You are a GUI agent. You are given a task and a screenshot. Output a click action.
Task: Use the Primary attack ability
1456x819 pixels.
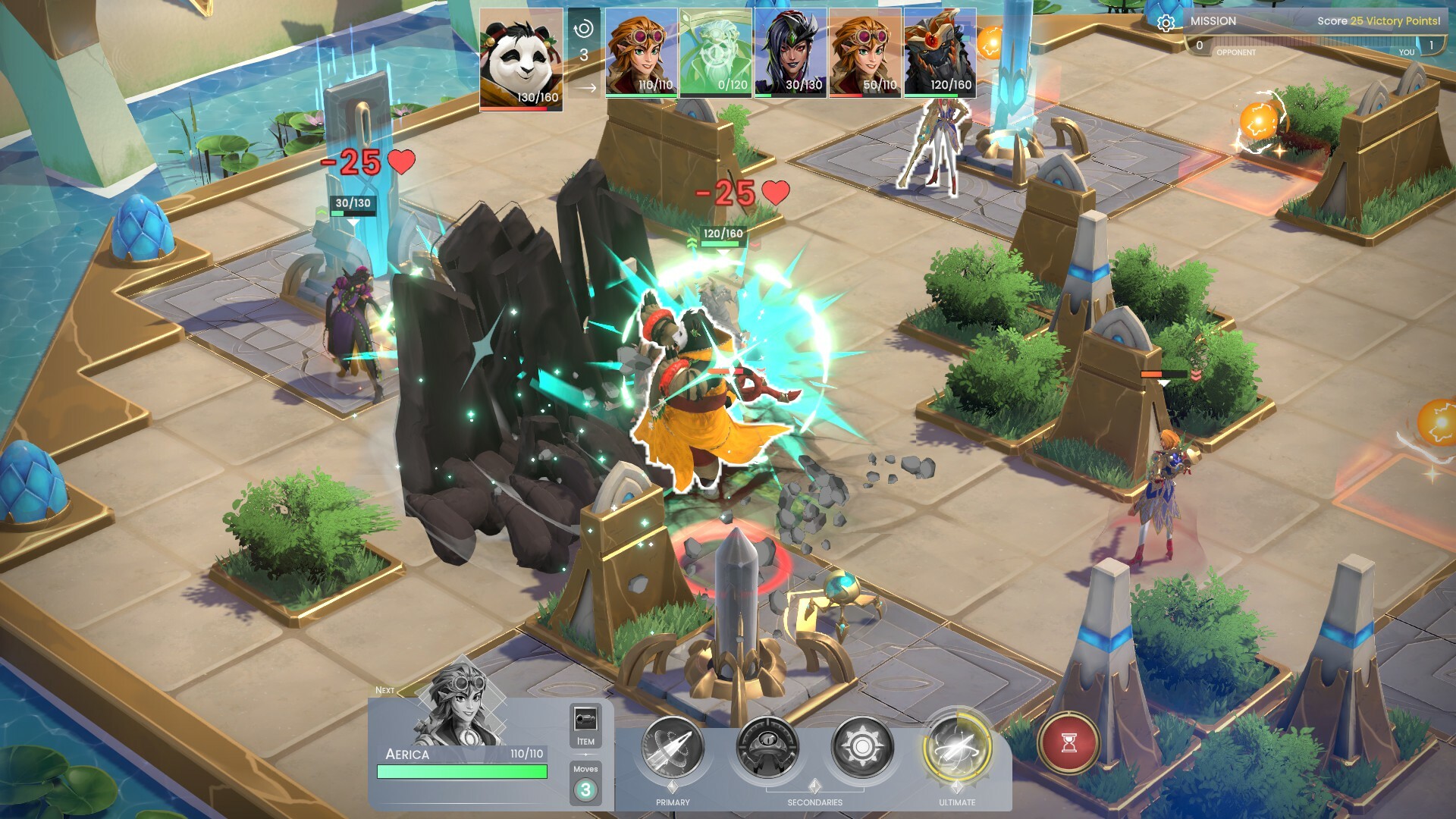pyautogui.click(x=672, y=748)
